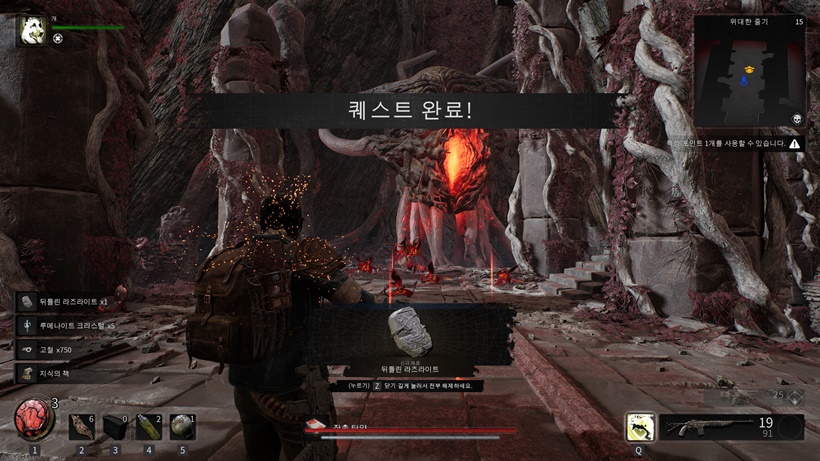820x461 pixels.
Task: Use the green vial consumable in slot 4
Action: point(149,428)
